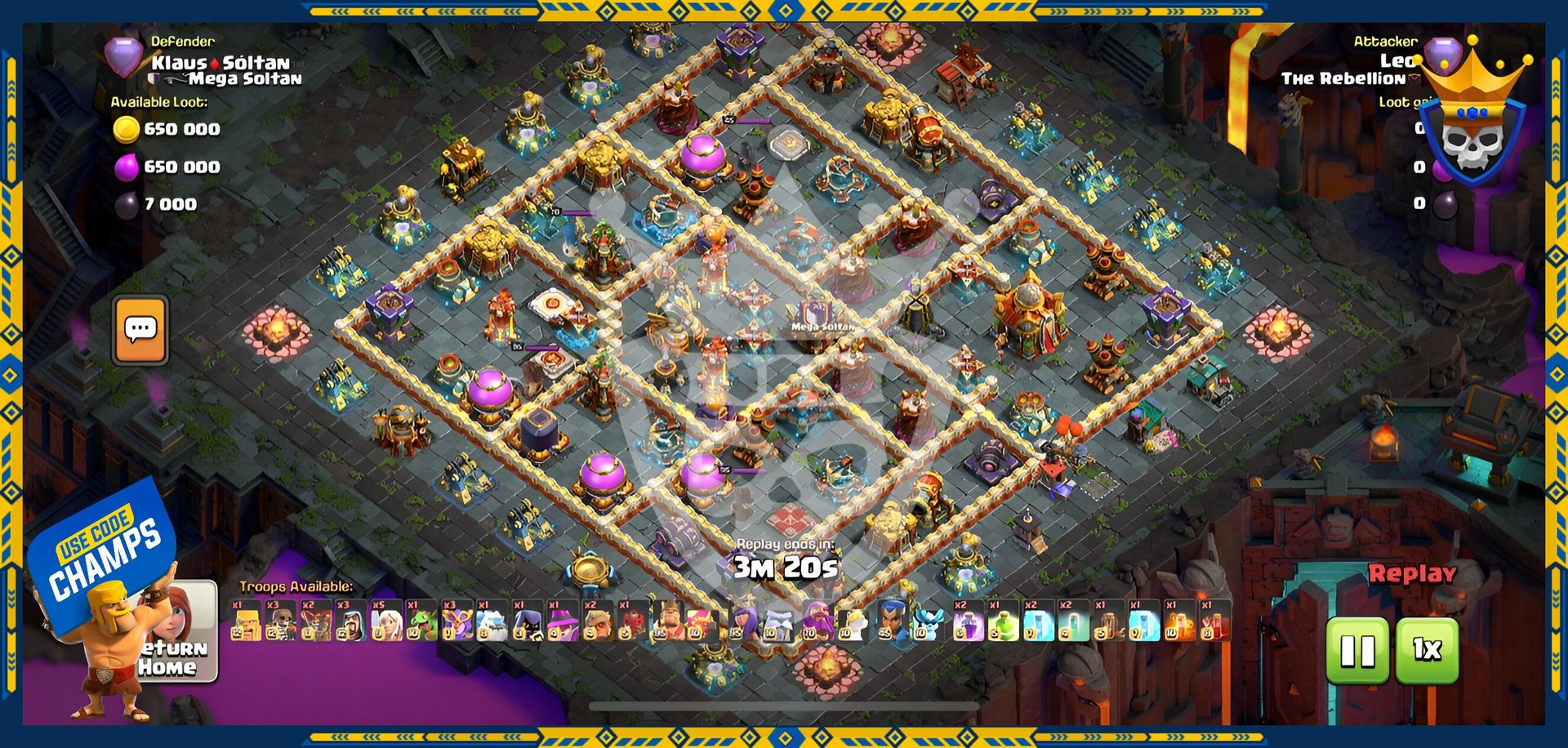
Task: Choose the Healer troop card
Action: [x=385, y=621]
